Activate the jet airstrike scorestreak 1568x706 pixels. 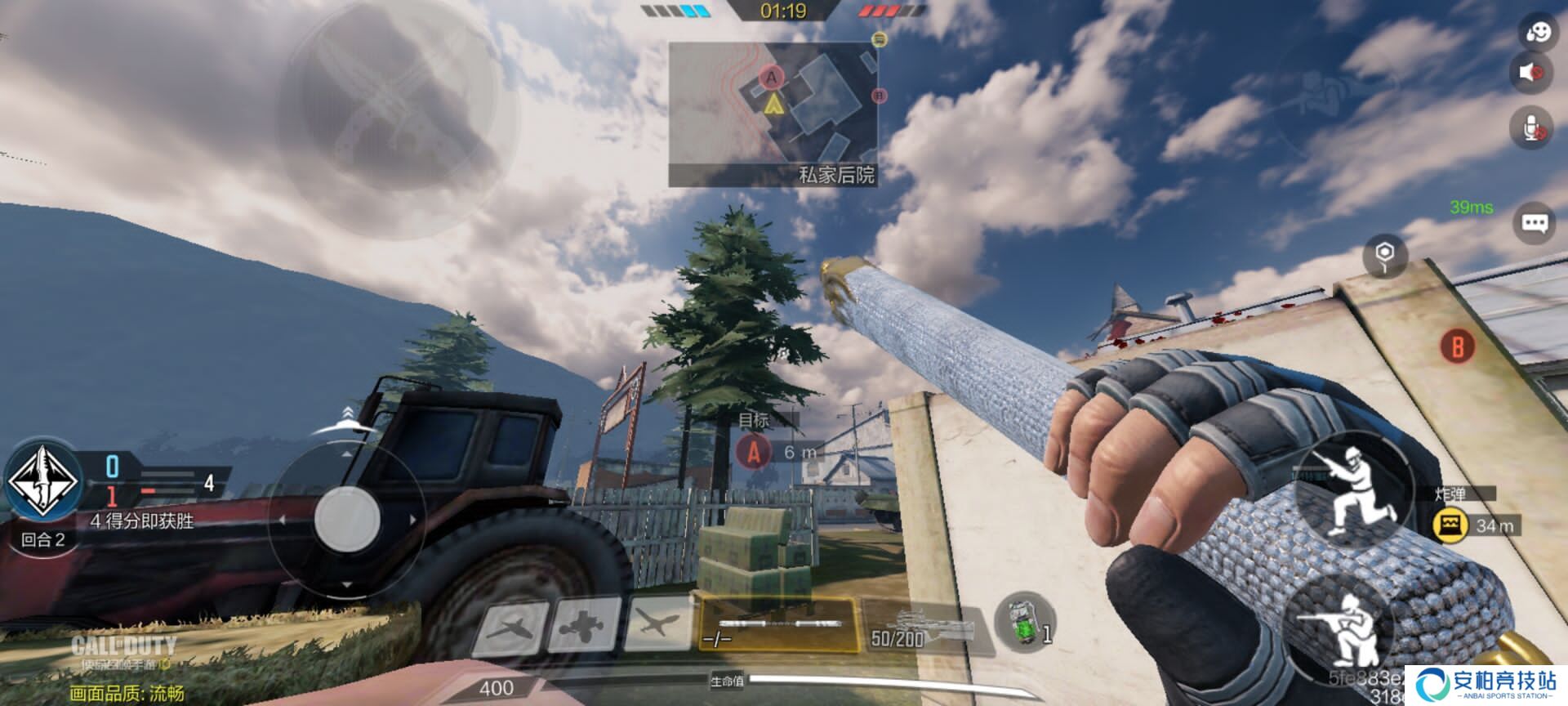pos(512,629)
